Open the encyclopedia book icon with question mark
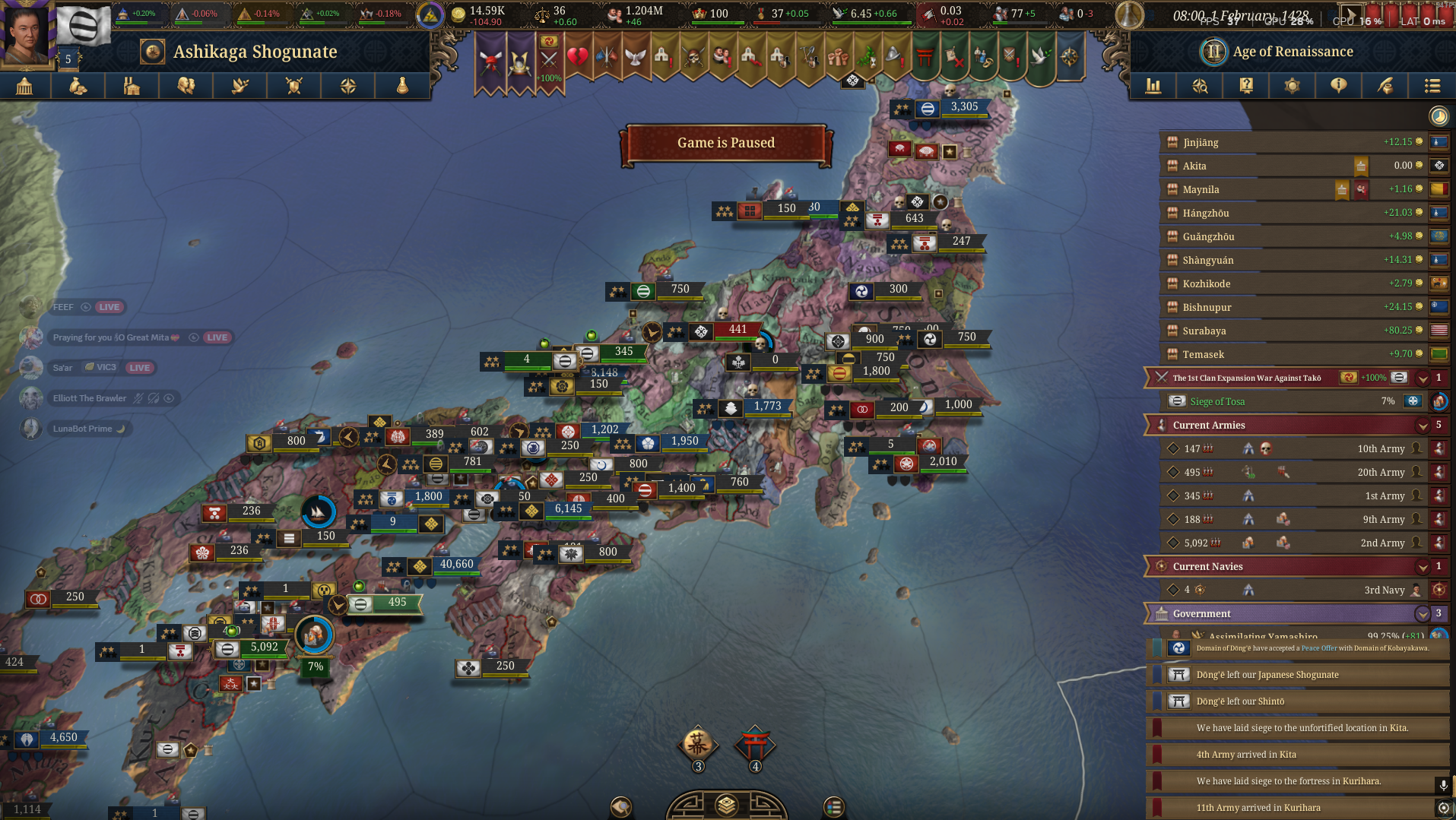Viewport: 1456px width, 820px height. click(1245, 86)
